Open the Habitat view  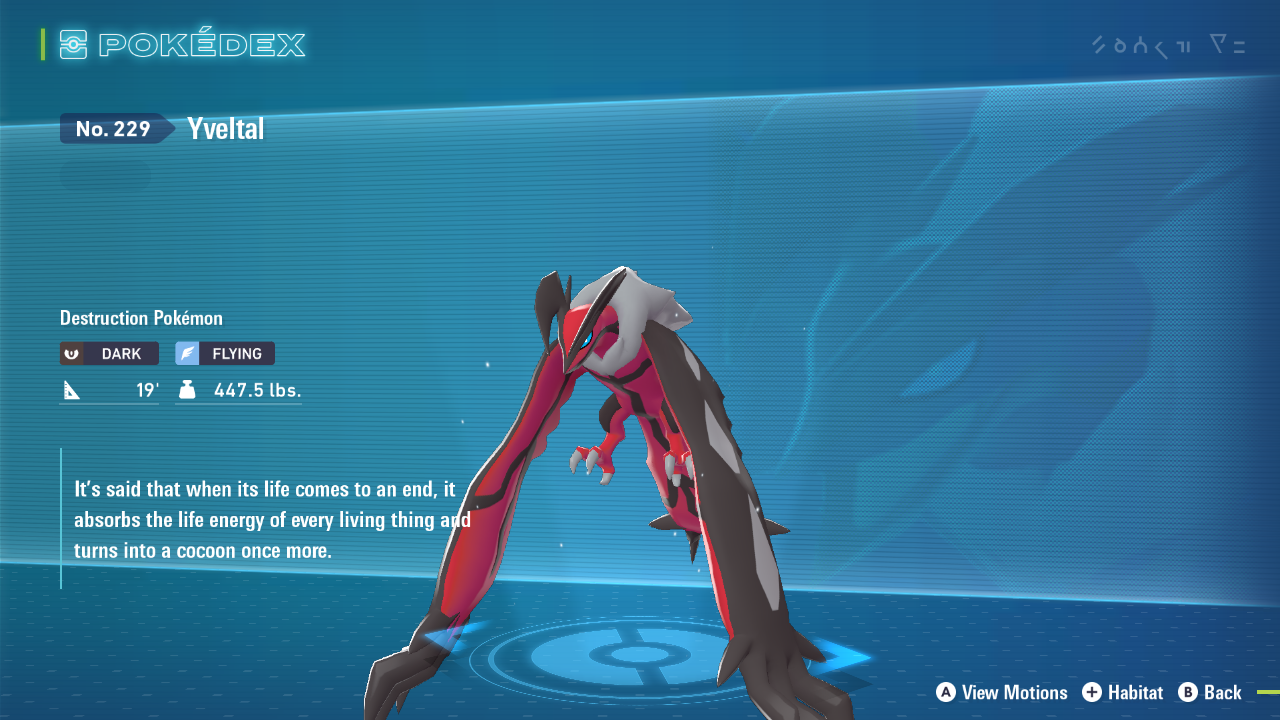pos(1135,693)
